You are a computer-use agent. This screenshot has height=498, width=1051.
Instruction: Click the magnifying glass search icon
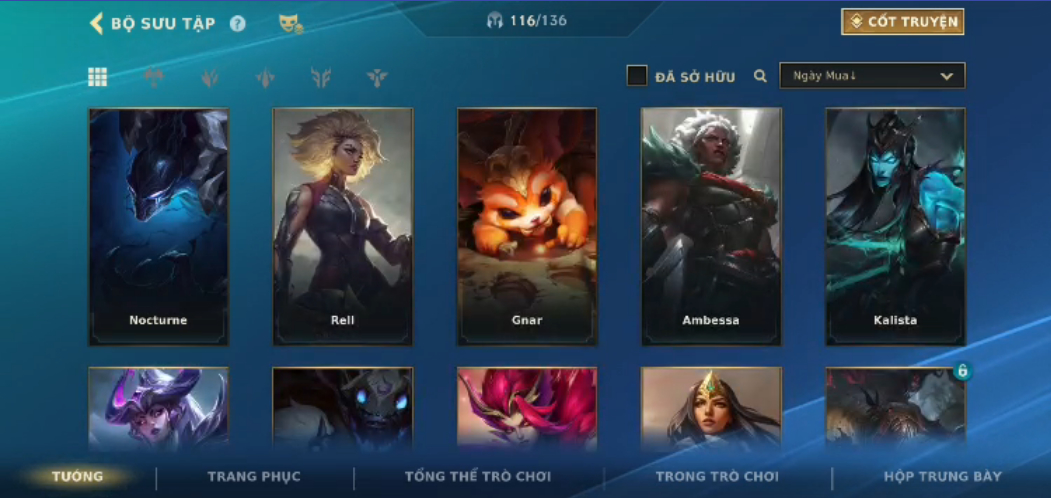[760, 76]
